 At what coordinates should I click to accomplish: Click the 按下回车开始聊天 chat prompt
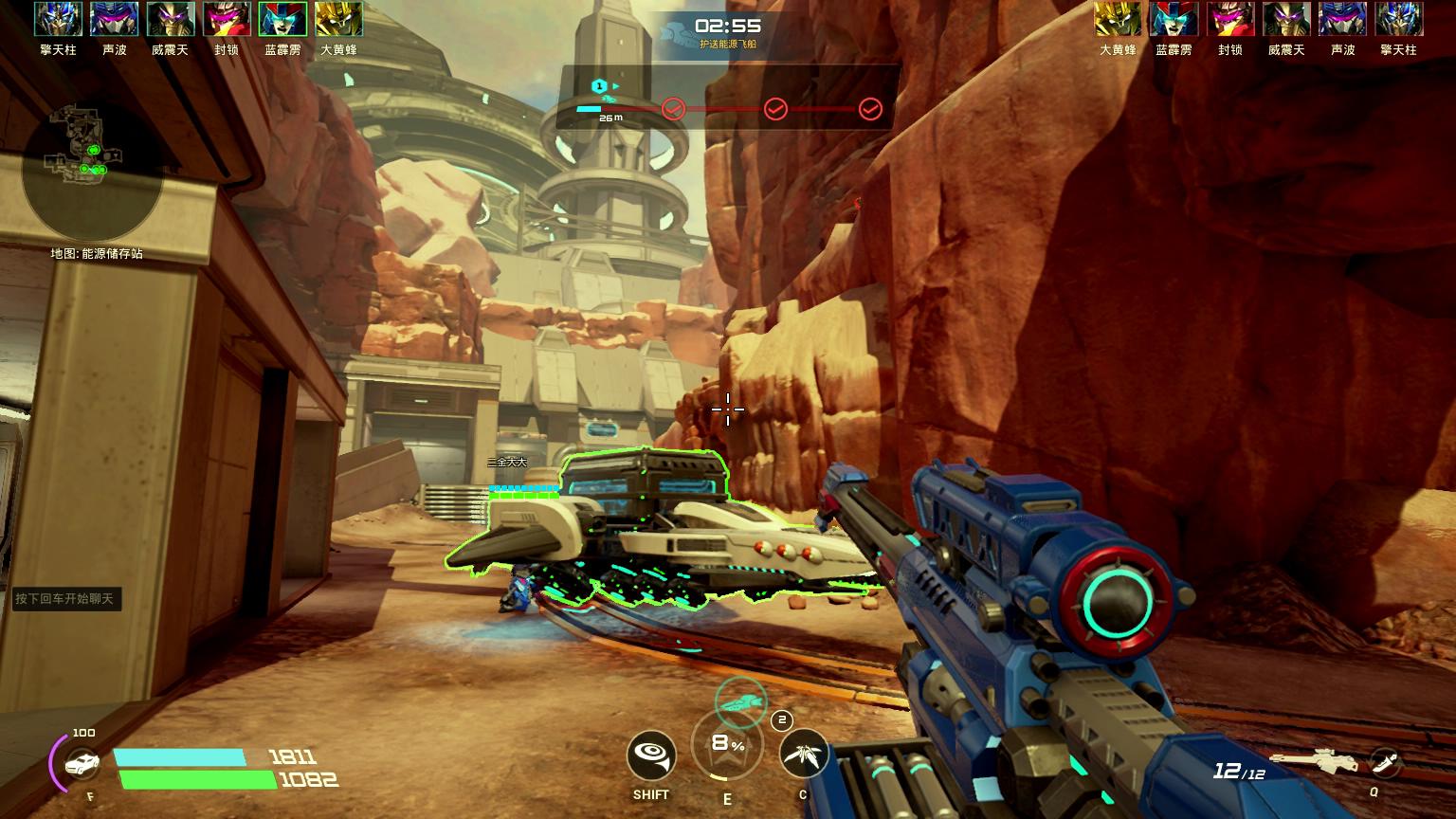click(66, 600)
